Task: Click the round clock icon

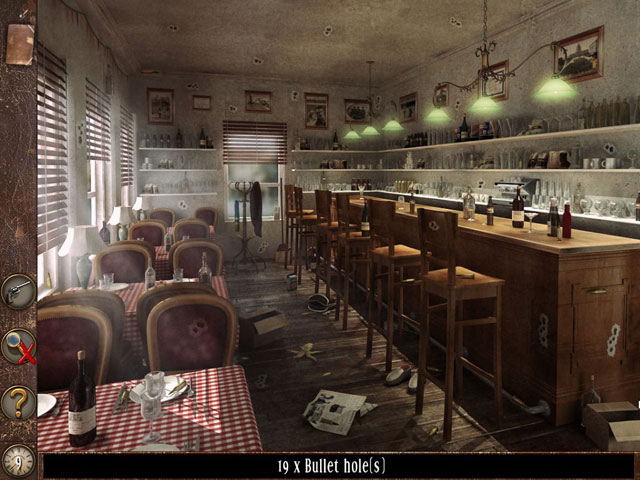Action: (x=18, y=459)
